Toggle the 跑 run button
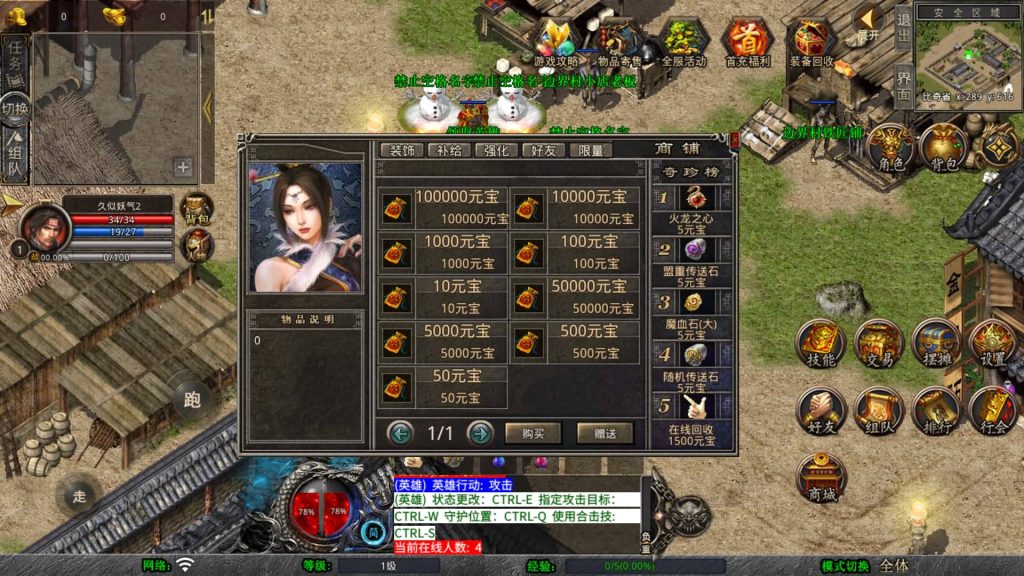The image size is (1024, 576). pos(192,399)
